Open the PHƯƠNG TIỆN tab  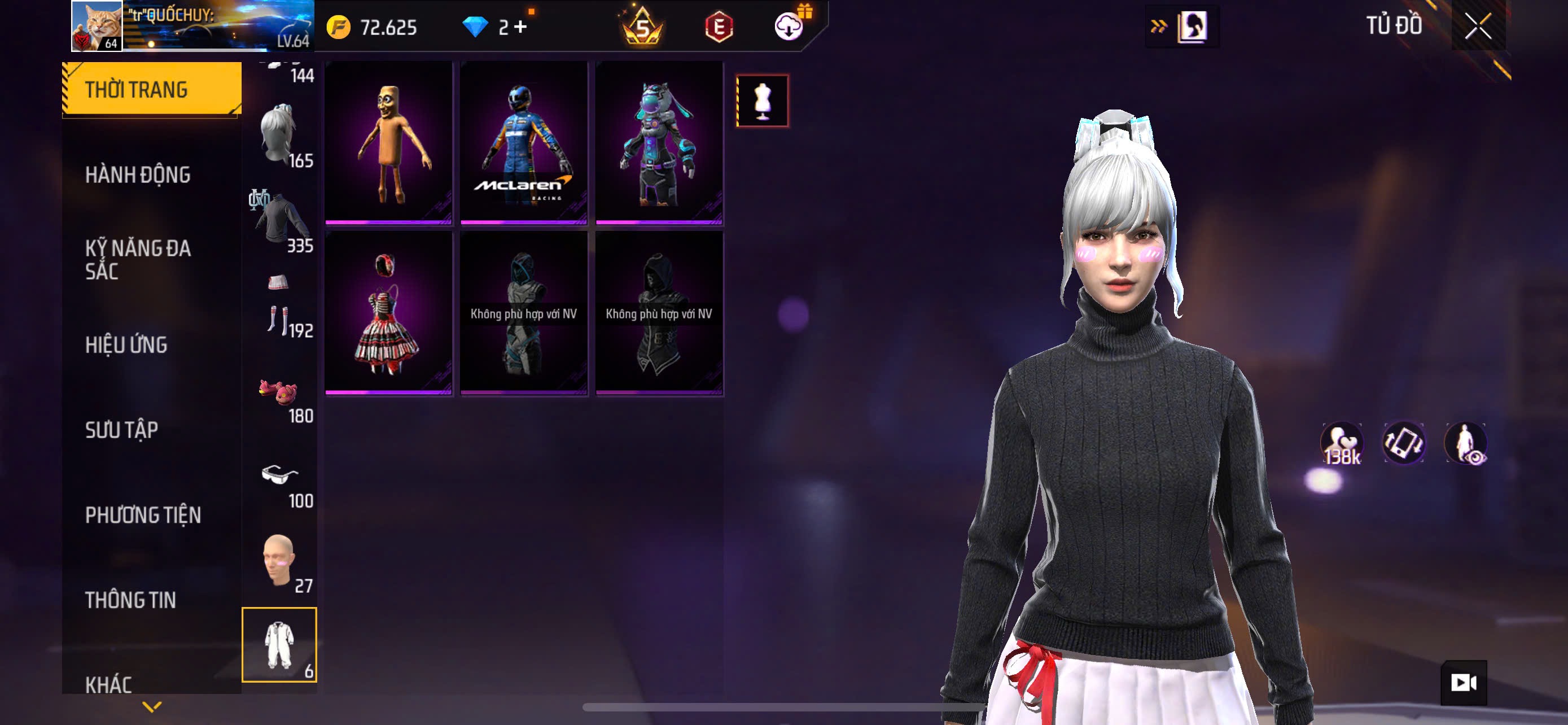pyautogui.click(x=143, y=515)
